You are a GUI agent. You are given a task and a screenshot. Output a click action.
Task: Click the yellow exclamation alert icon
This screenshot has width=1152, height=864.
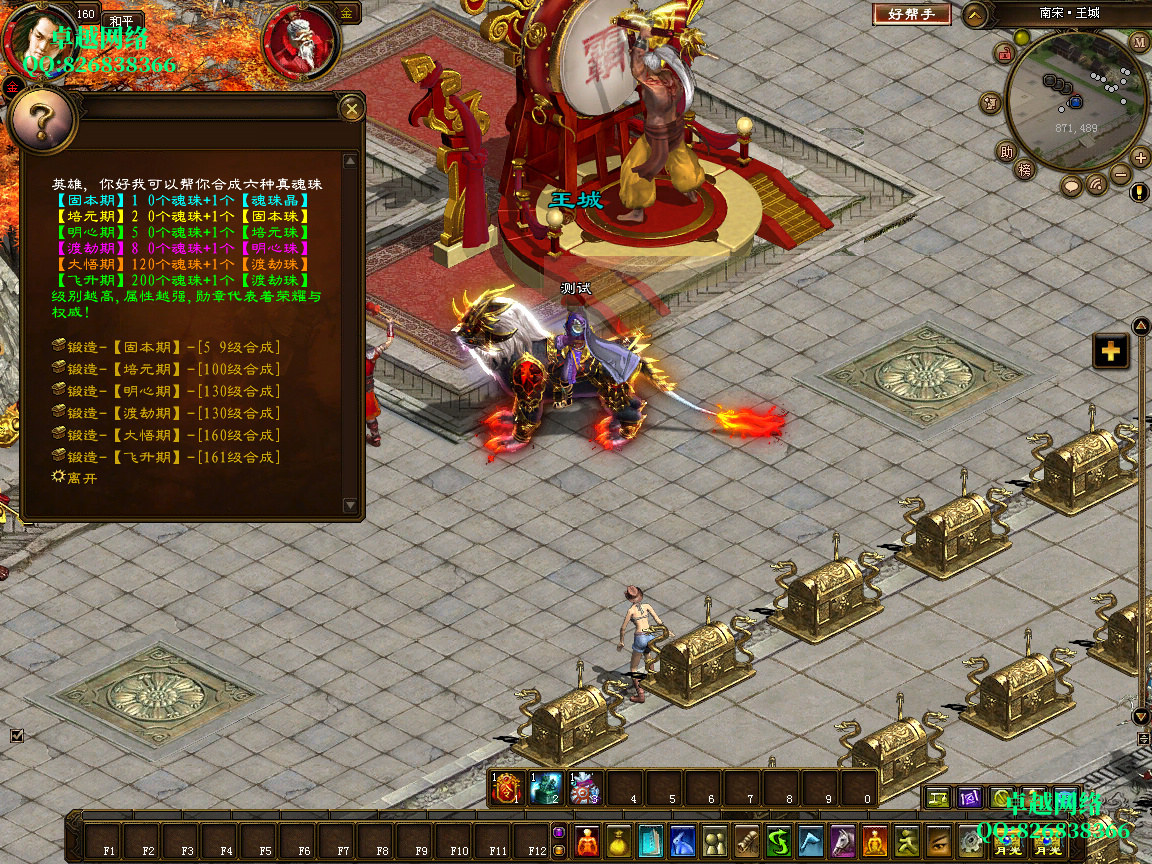(x=1139, y=192)
